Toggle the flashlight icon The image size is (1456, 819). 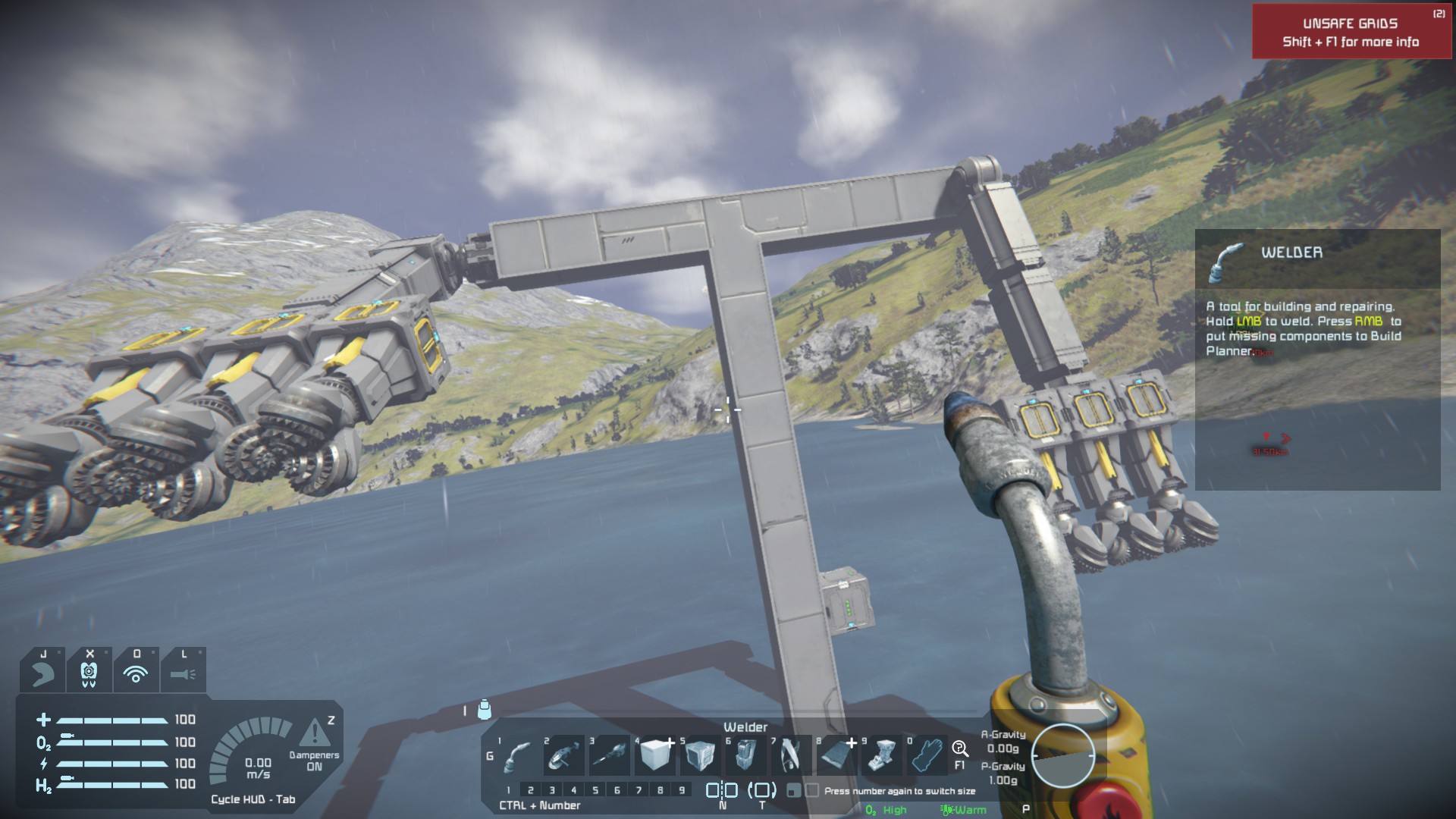click(183, 673)
